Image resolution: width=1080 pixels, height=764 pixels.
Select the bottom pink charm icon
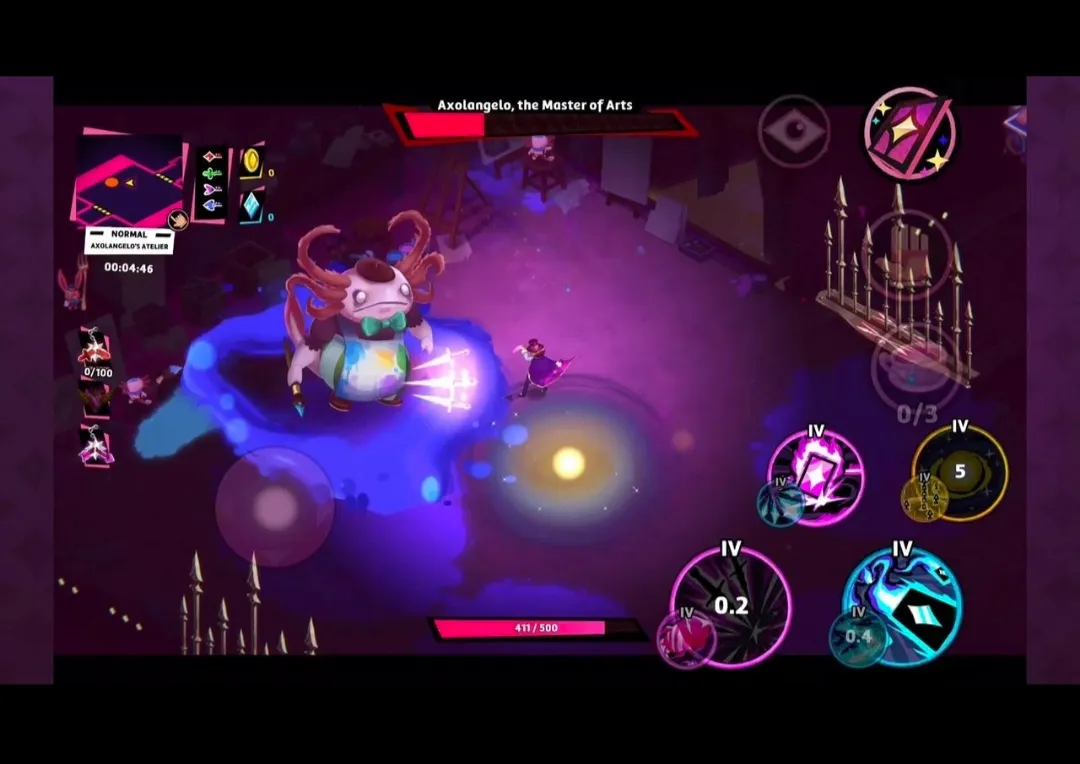tap(96, 447)
